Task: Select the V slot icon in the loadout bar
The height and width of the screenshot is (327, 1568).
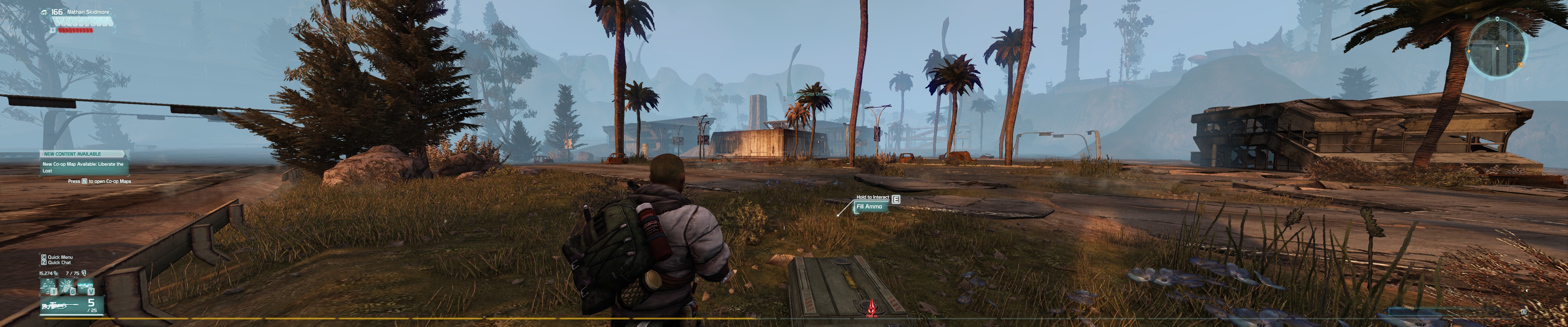Action: pos(91,292)
